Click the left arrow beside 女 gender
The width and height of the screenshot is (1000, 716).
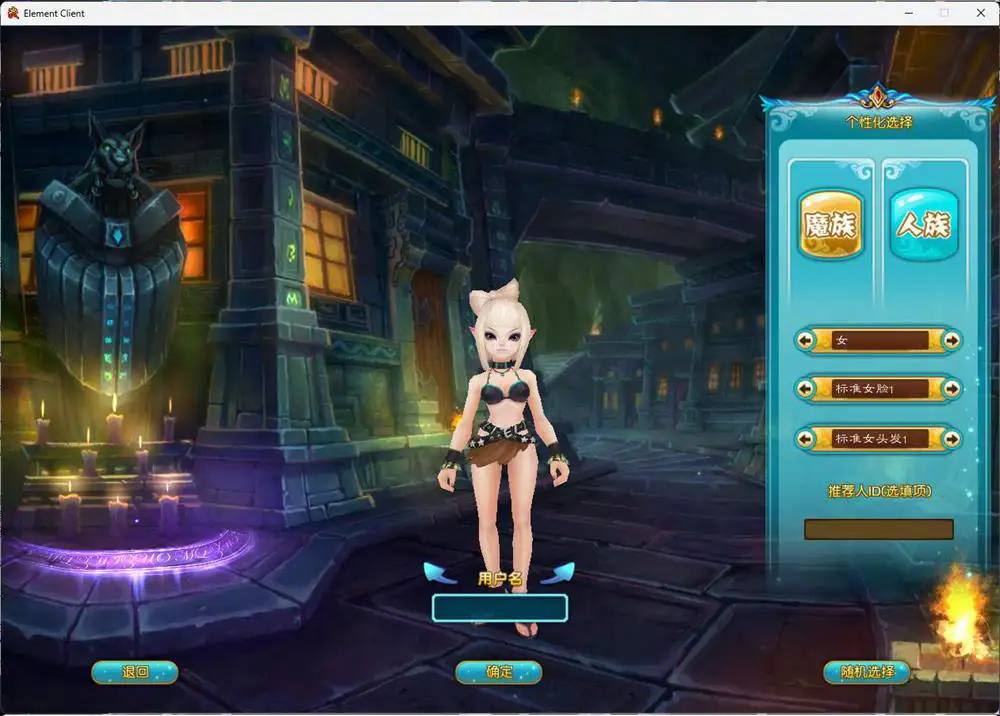pyautogui.click(x=806, y=340)
